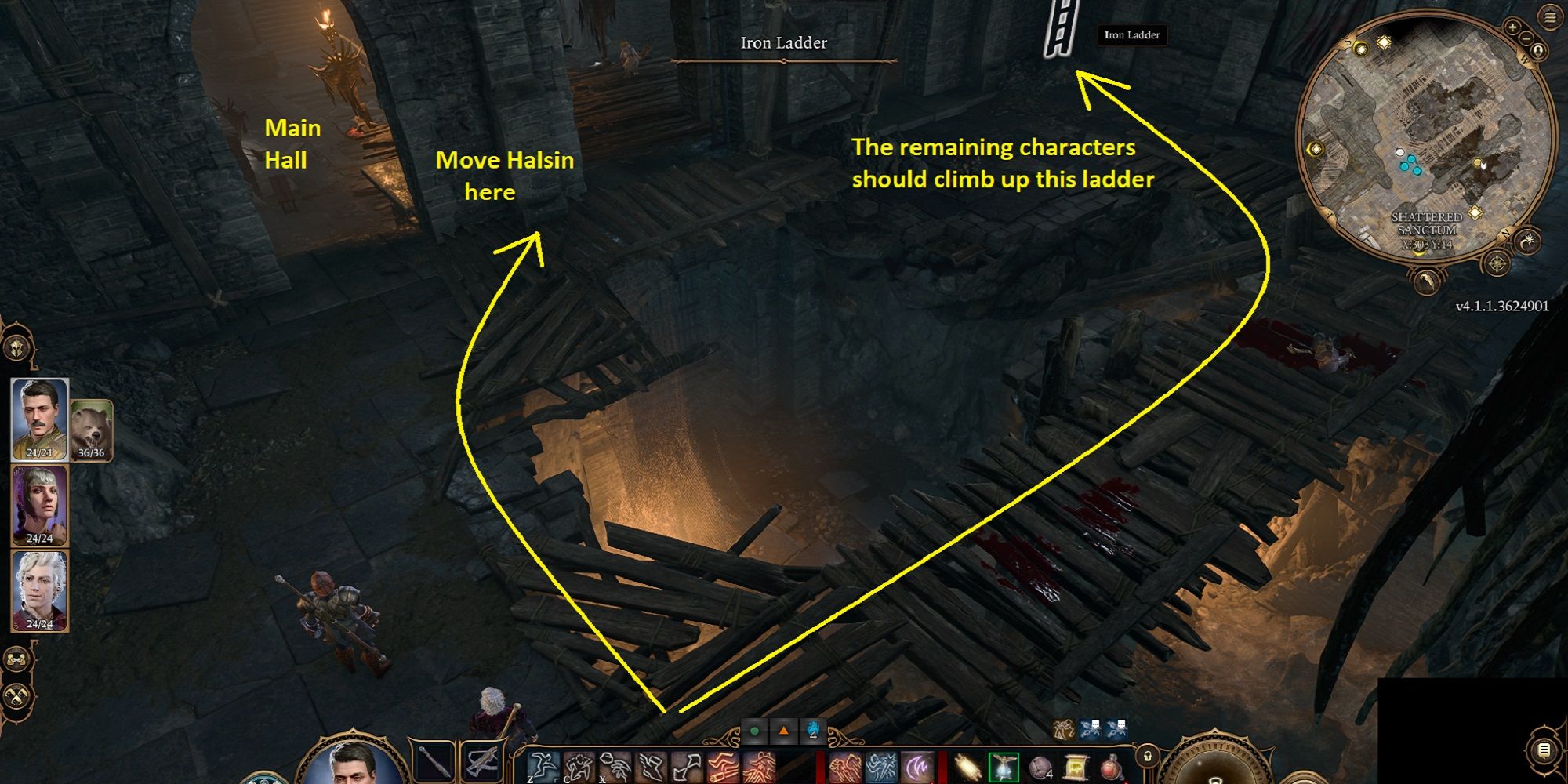The image size is (1568, 784).
Task: Zoom in on the minimap with the plus icon
Action: 1512,27
